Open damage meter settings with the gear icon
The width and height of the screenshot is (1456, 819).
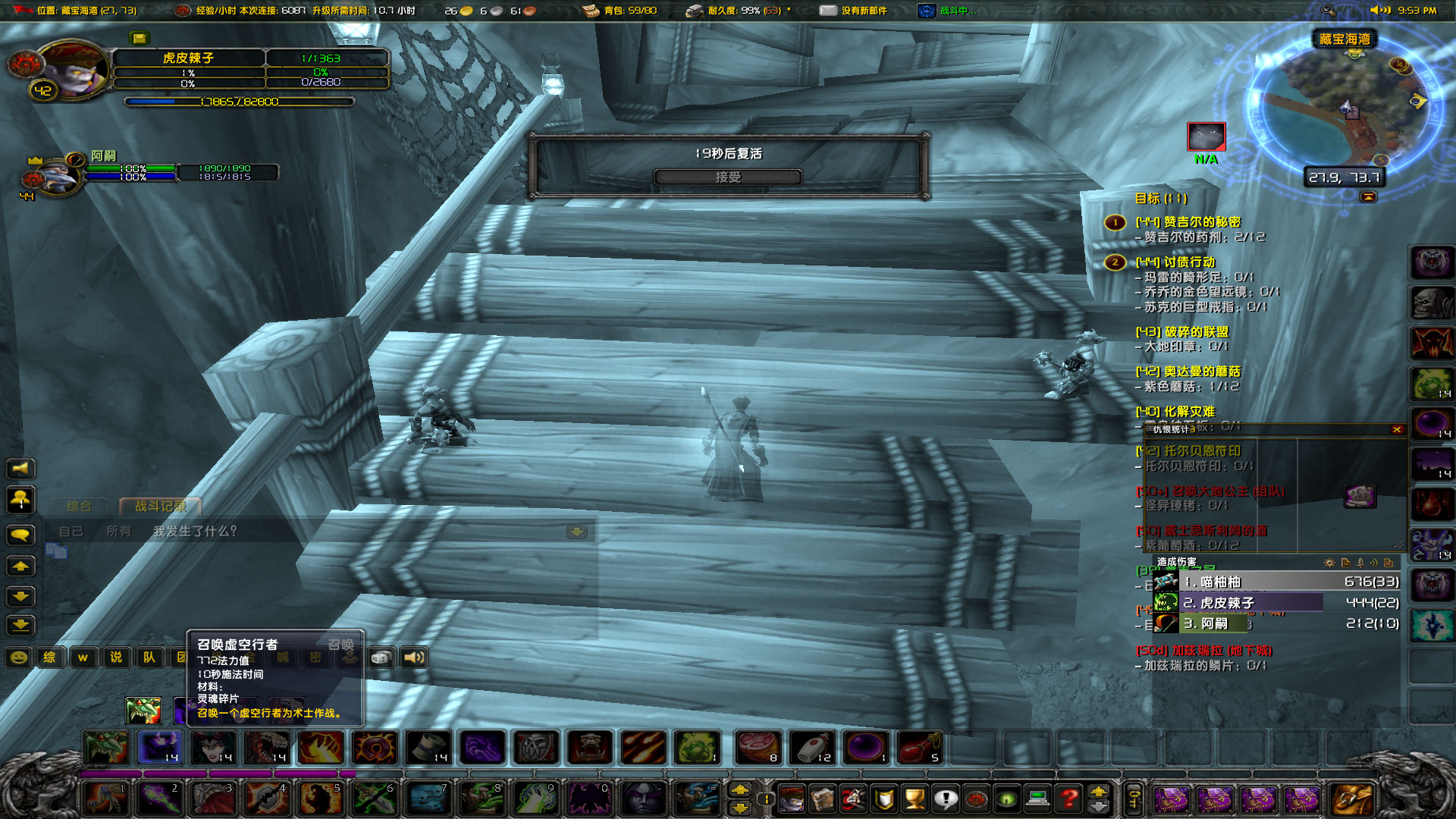pos(1330,563)
